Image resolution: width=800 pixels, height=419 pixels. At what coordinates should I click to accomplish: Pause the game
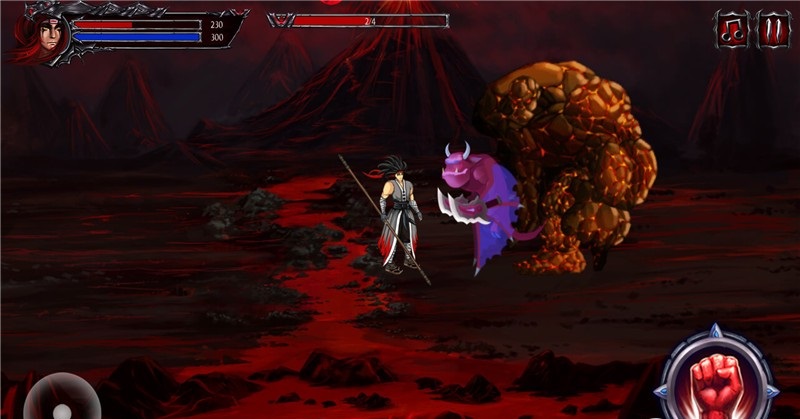pos(773,29)
